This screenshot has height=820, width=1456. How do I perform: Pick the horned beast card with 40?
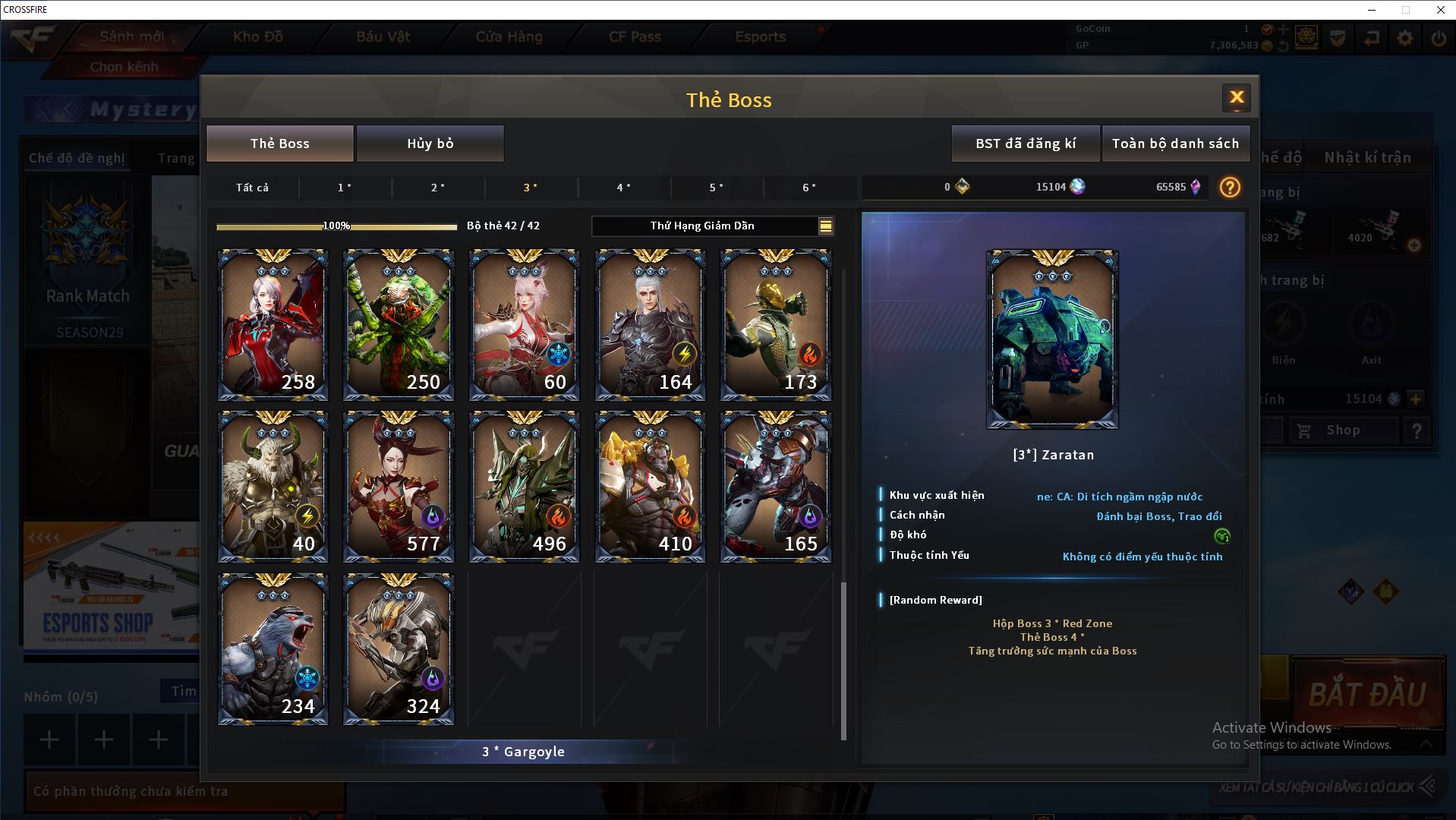[x=273, y=487]
